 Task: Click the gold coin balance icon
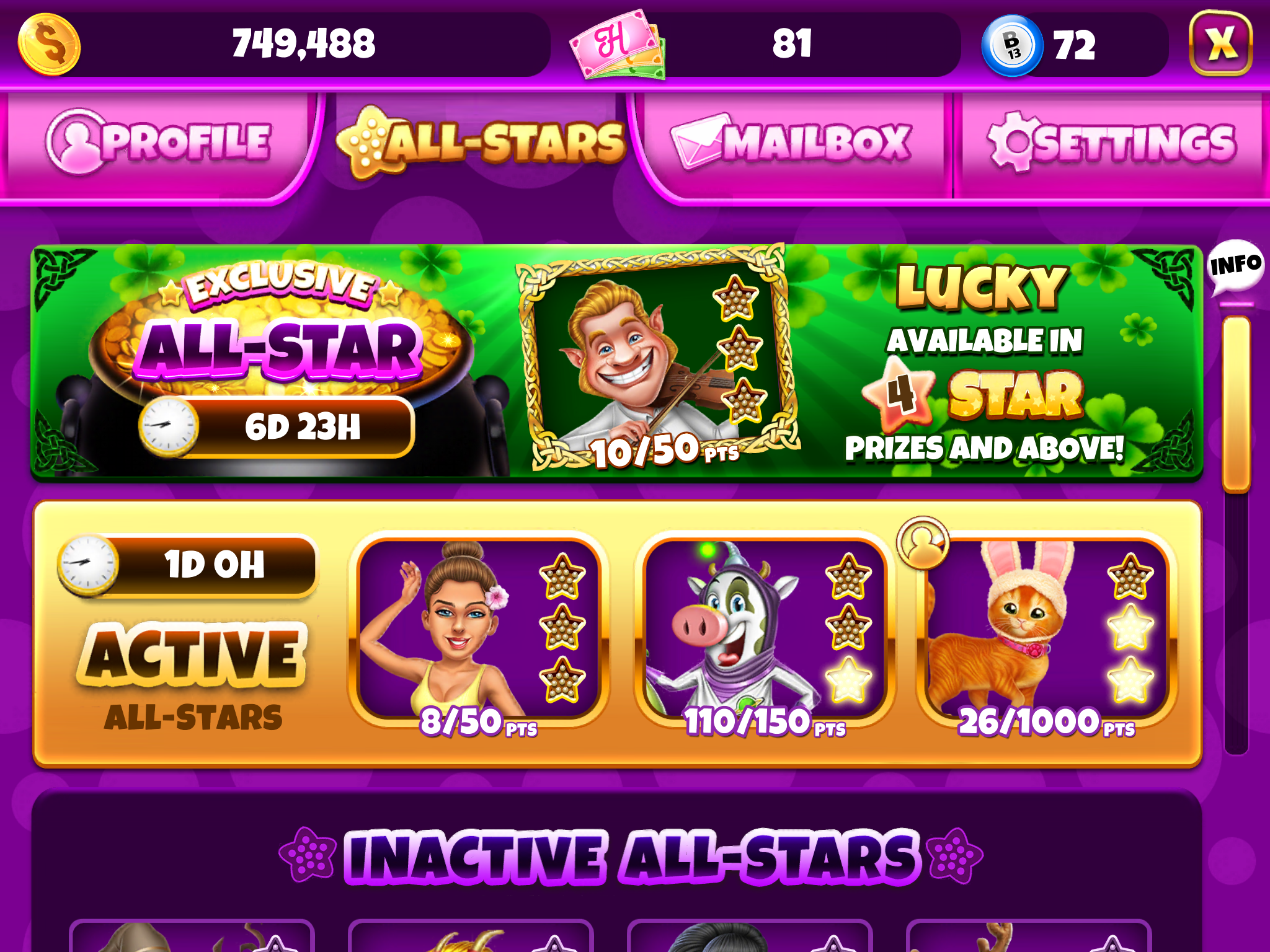50,45
